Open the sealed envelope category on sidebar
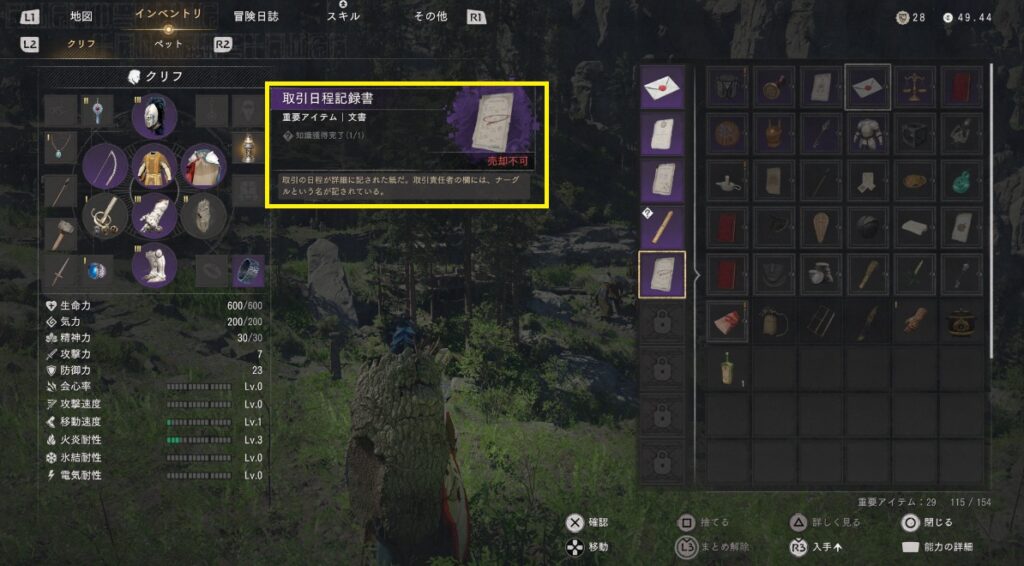 (x=661, y=87)
